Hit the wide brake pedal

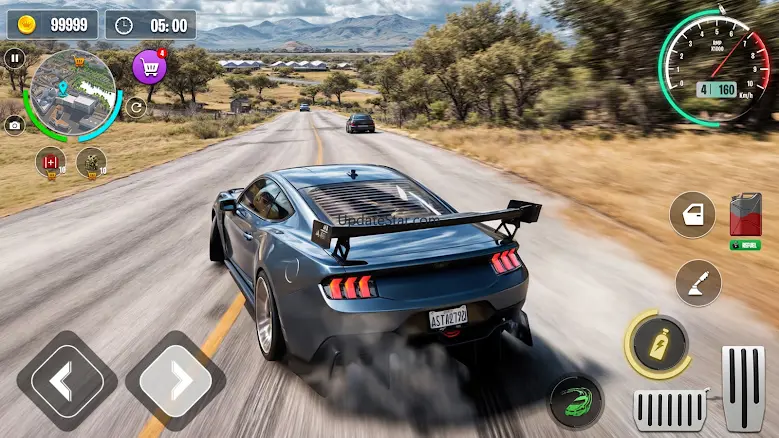pos(670,409)
